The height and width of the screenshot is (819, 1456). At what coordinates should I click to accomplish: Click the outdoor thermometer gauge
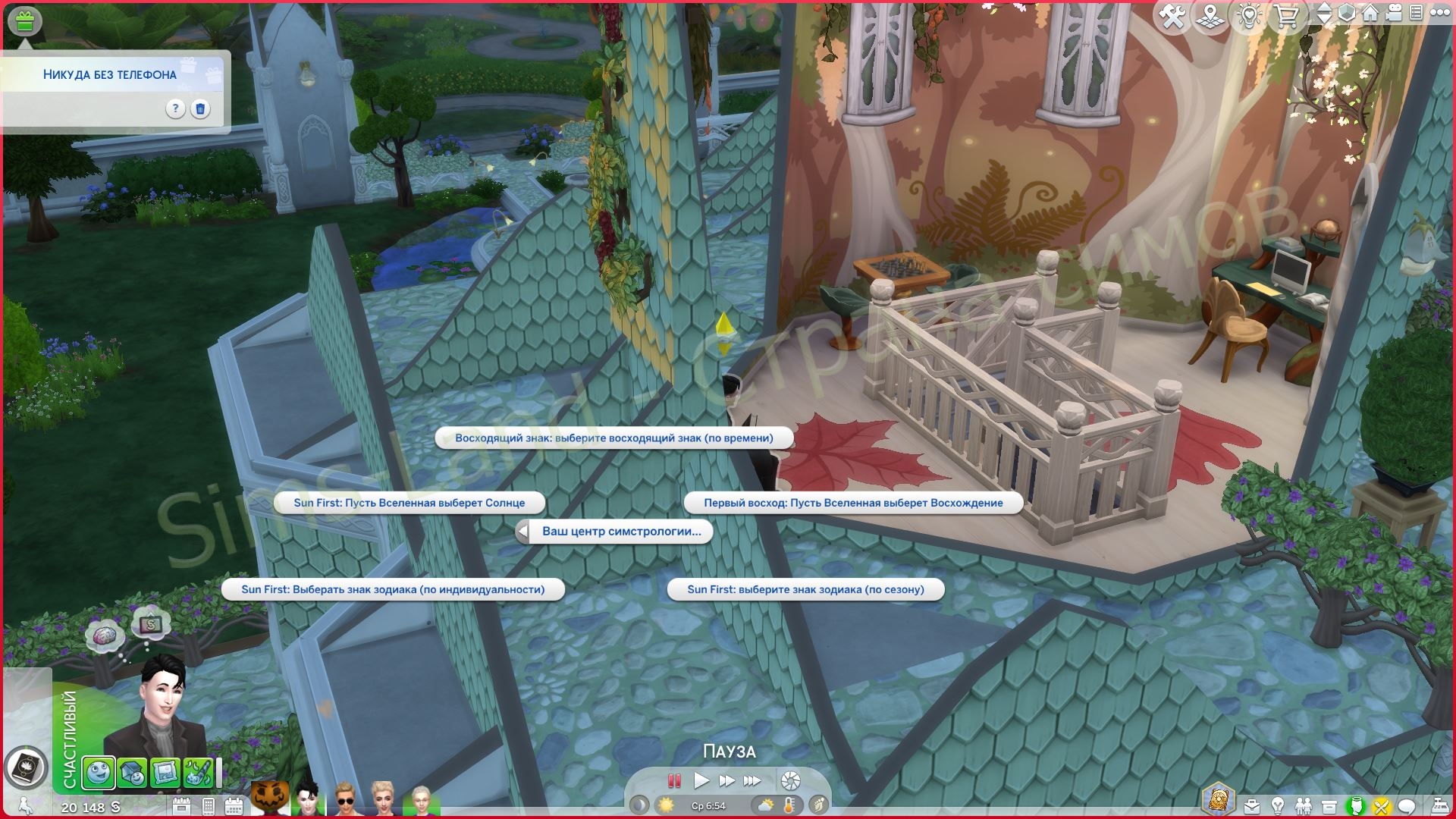click(x=789, y=806)
